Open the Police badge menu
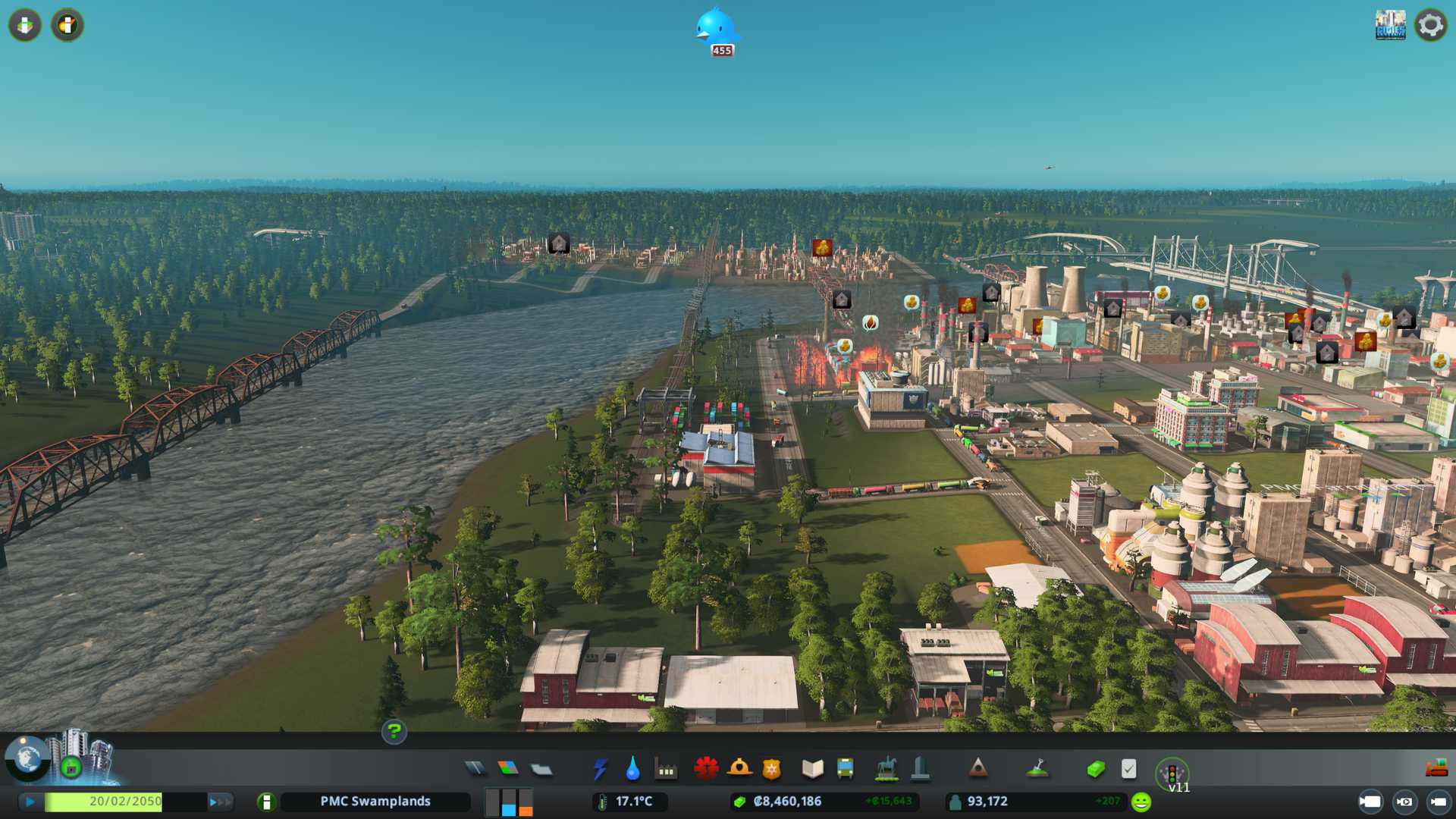This screenshot has width=1456, height=819. click(x=772, y=769)
